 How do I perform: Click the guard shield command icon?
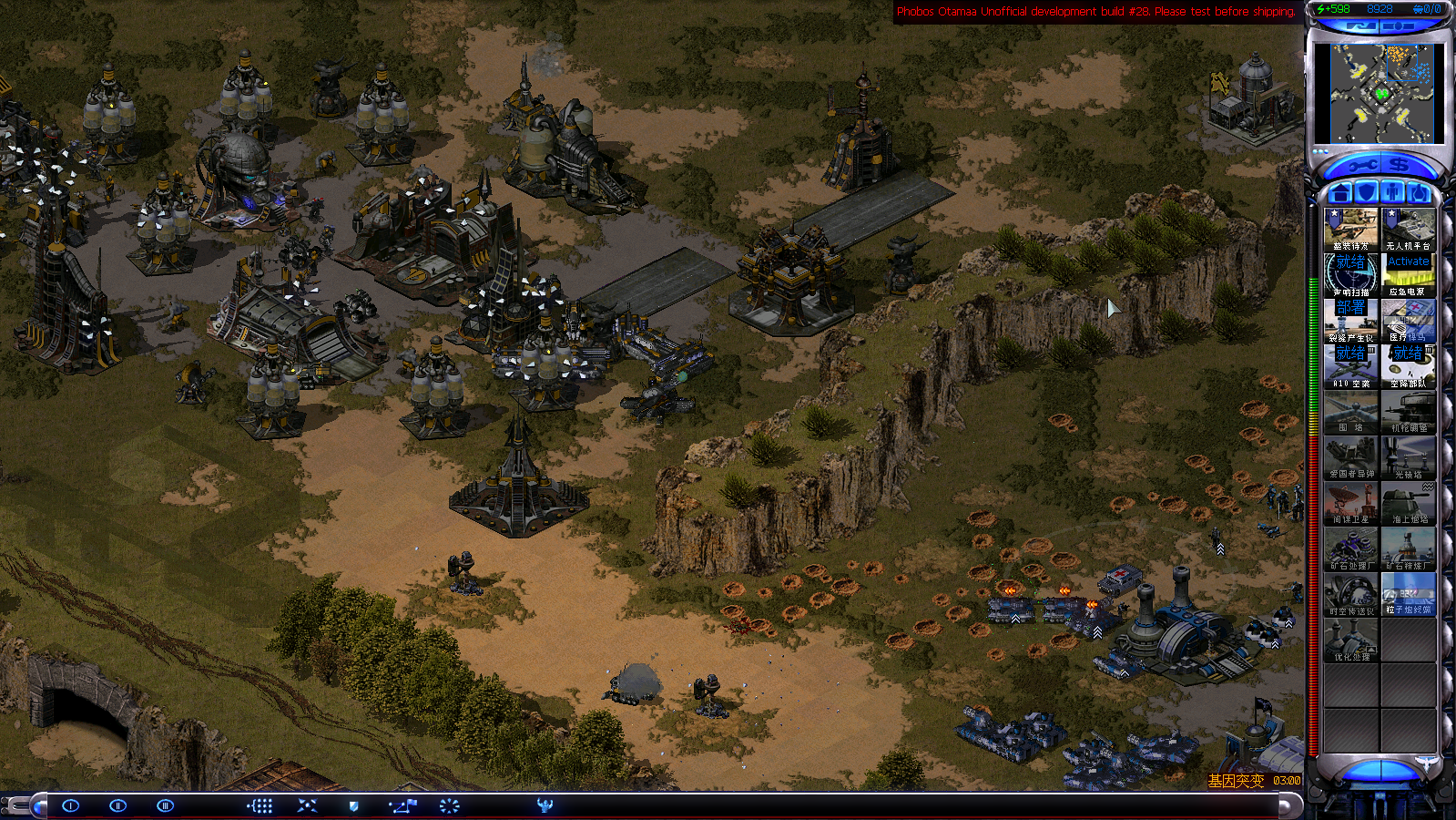click(354, 805)
